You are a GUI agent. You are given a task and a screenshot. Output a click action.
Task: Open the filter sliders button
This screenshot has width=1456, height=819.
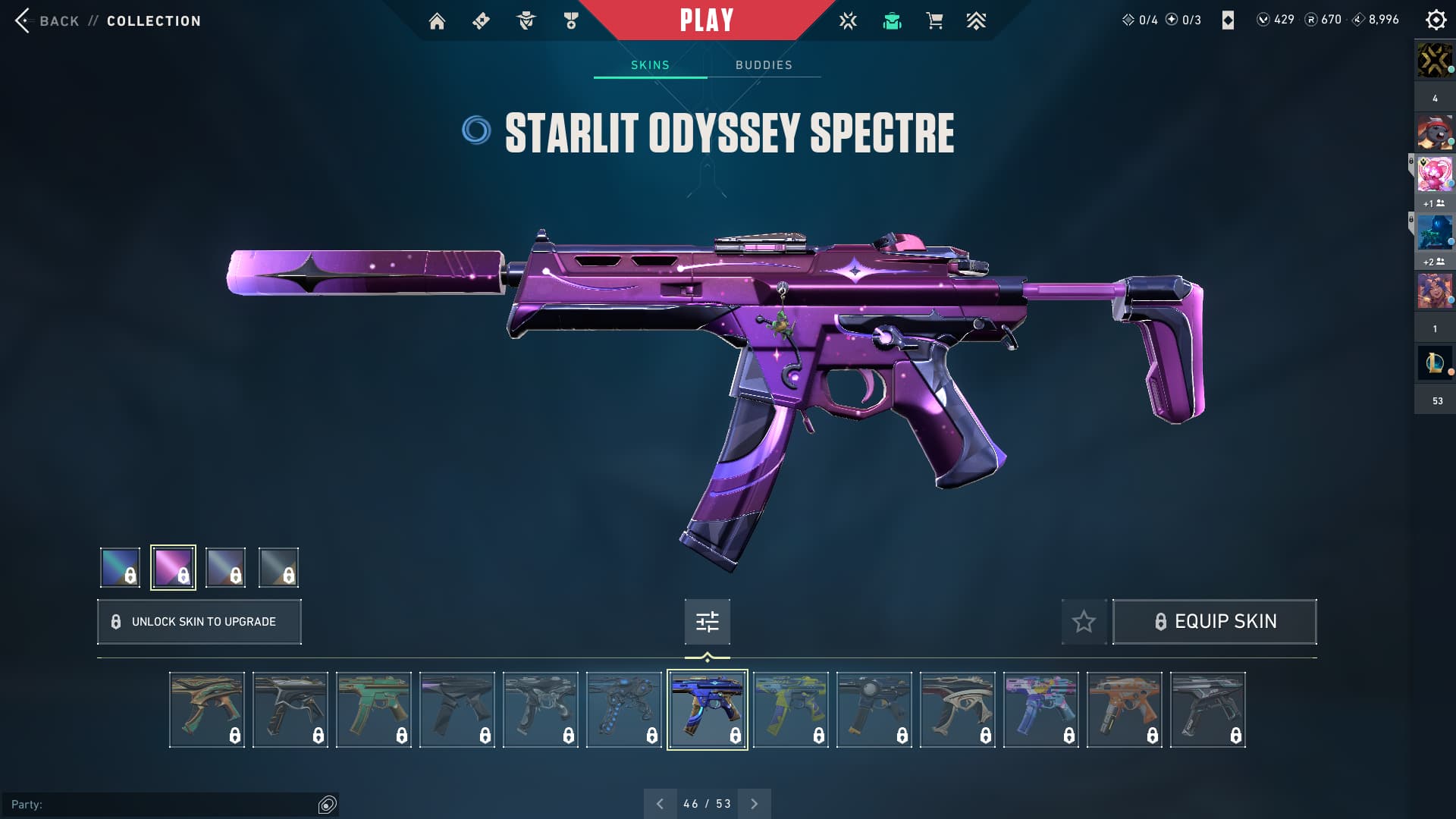707,622
